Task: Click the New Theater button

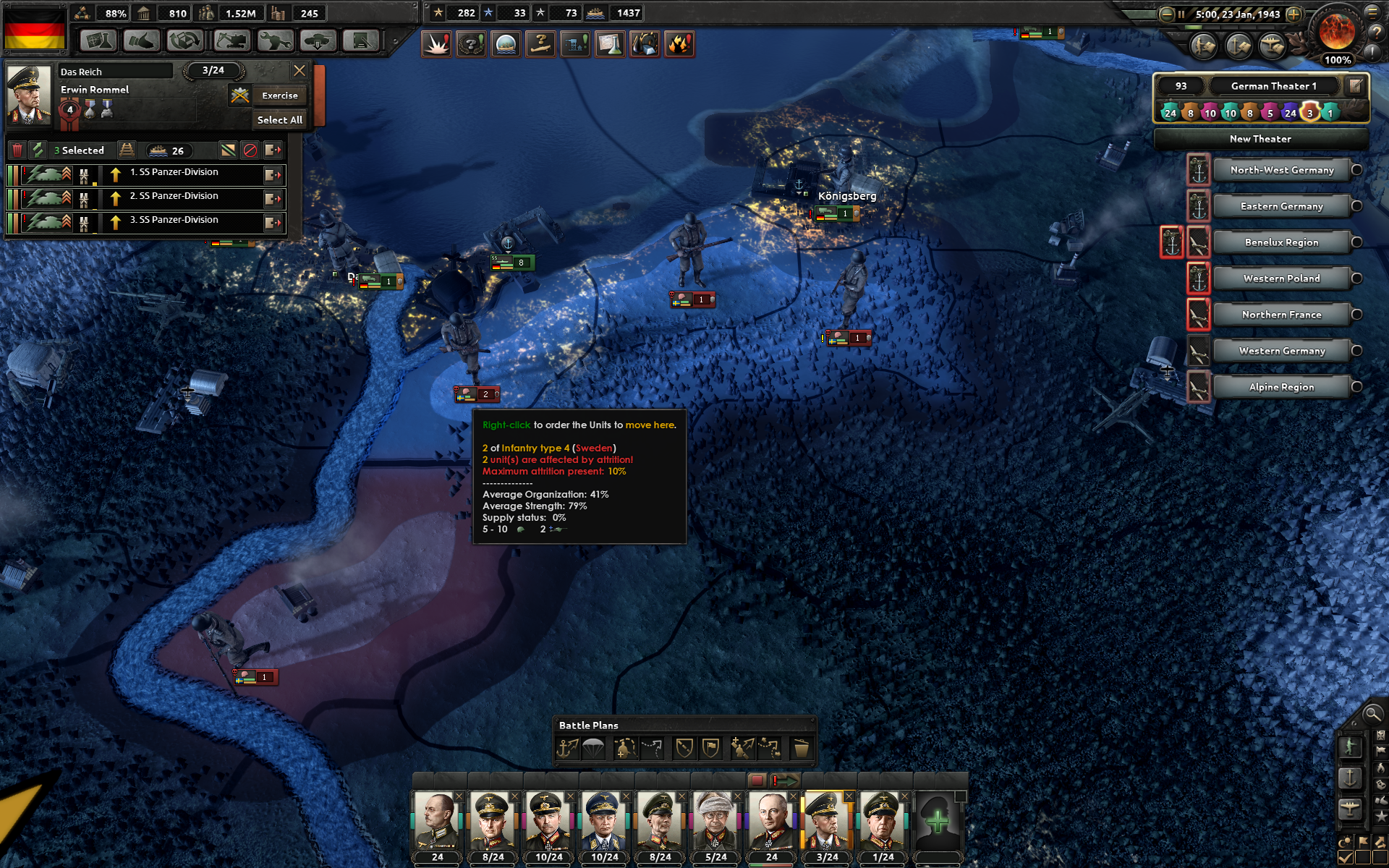Action: [x=1261, y=138]
